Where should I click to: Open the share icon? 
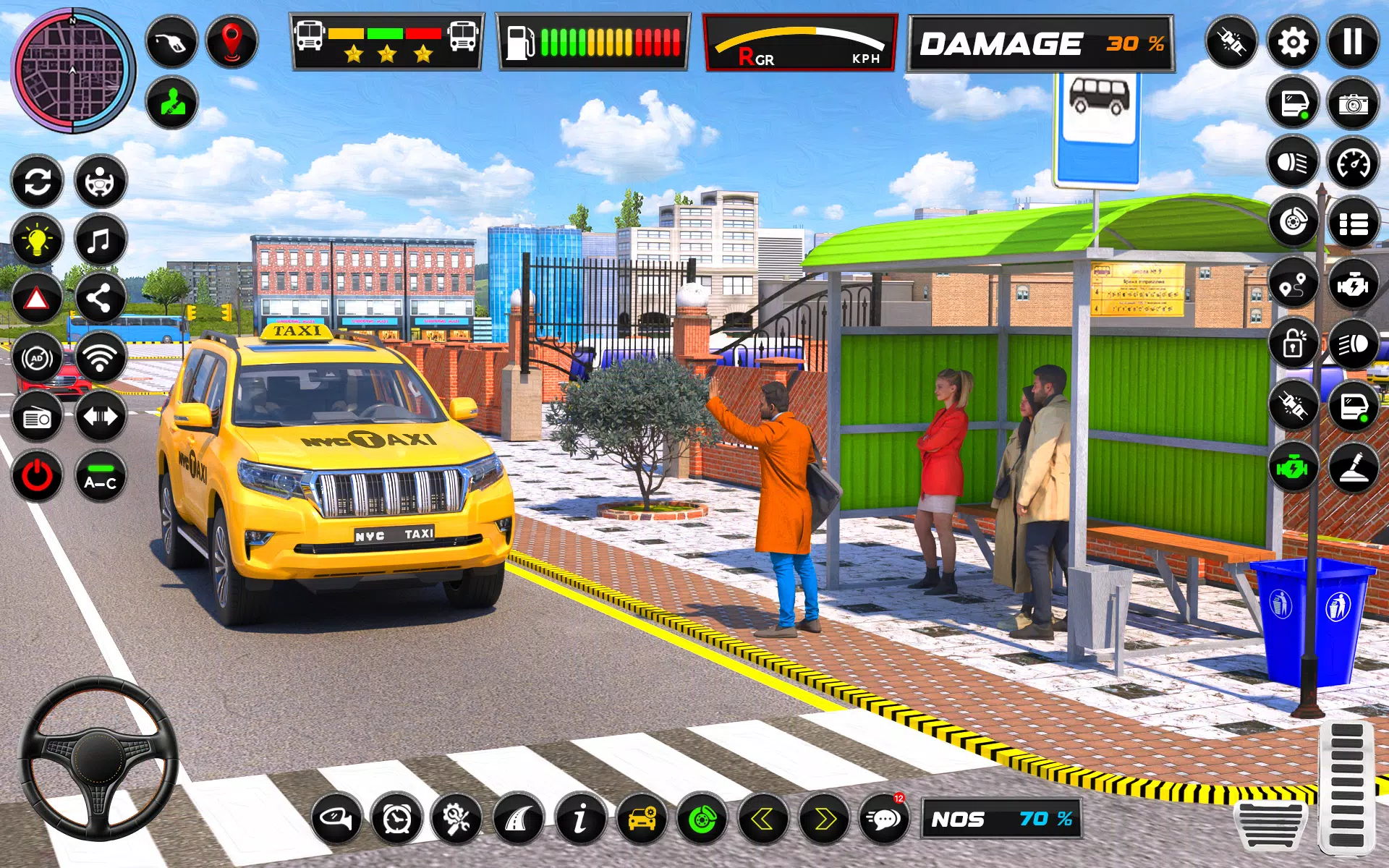(x=100, y=299)
